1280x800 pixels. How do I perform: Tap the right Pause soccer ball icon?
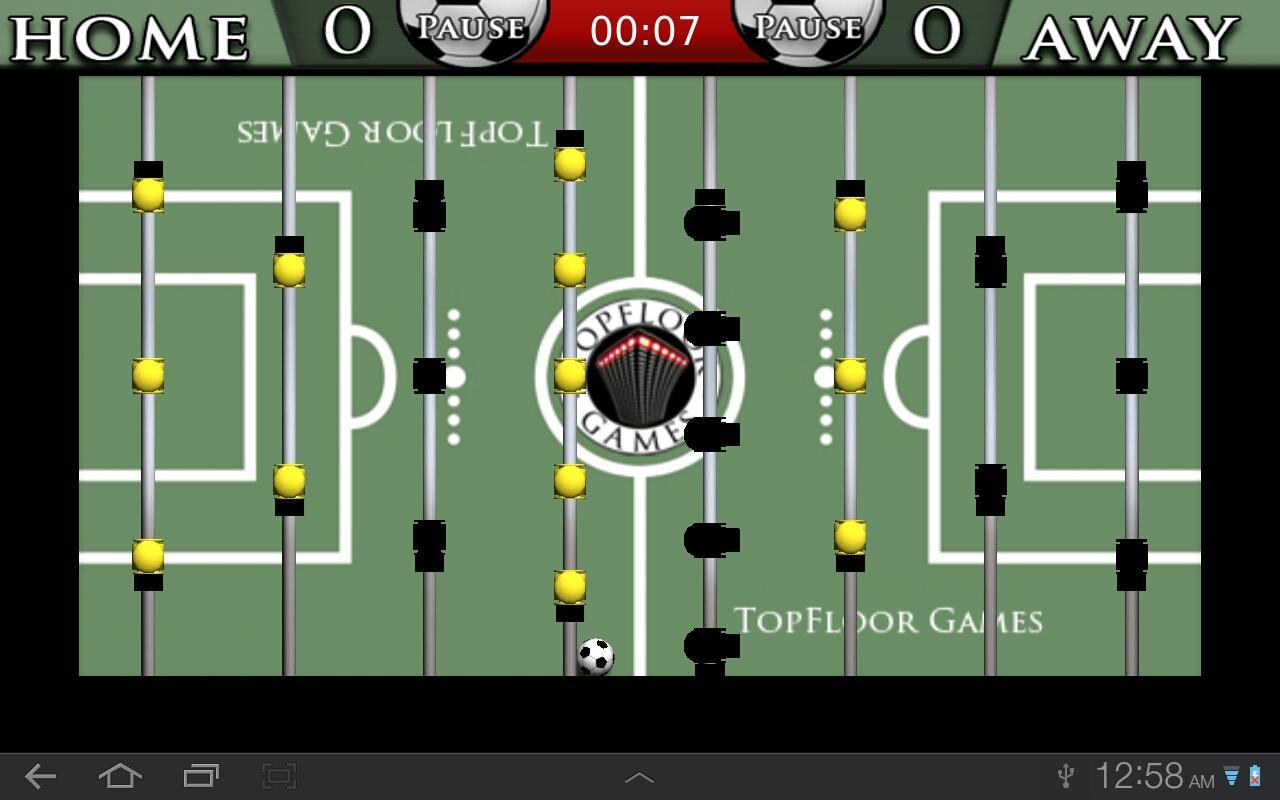coord(810,30)
